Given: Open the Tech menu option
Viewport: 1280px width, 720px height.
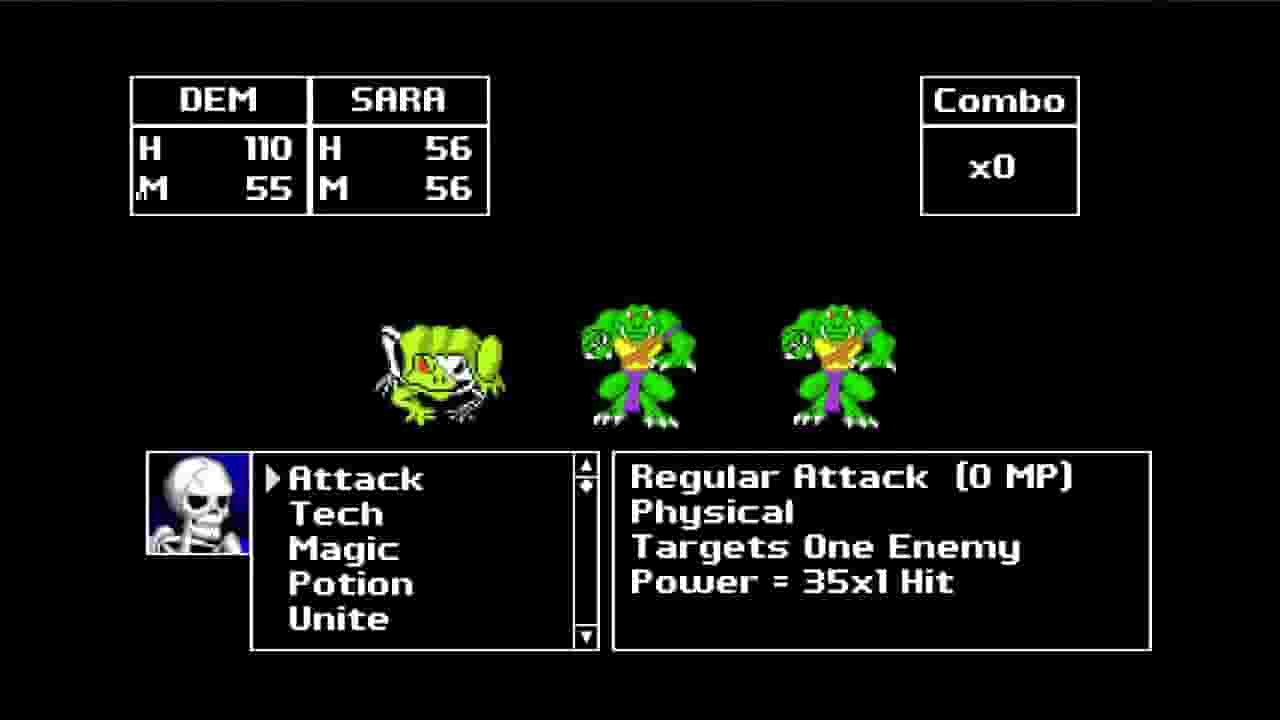Looking at the screenshot, I should point(335,514).
